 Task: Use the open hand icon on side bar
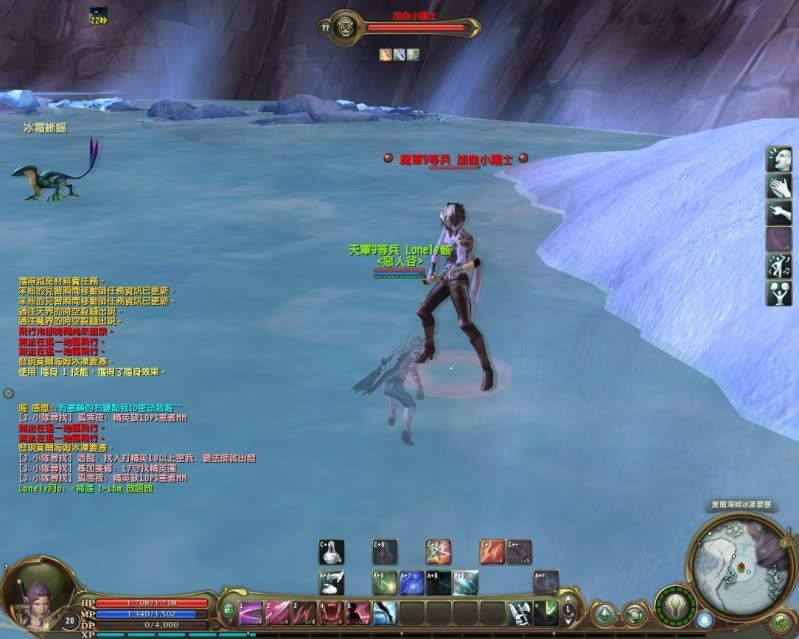[x=779, y=186]
